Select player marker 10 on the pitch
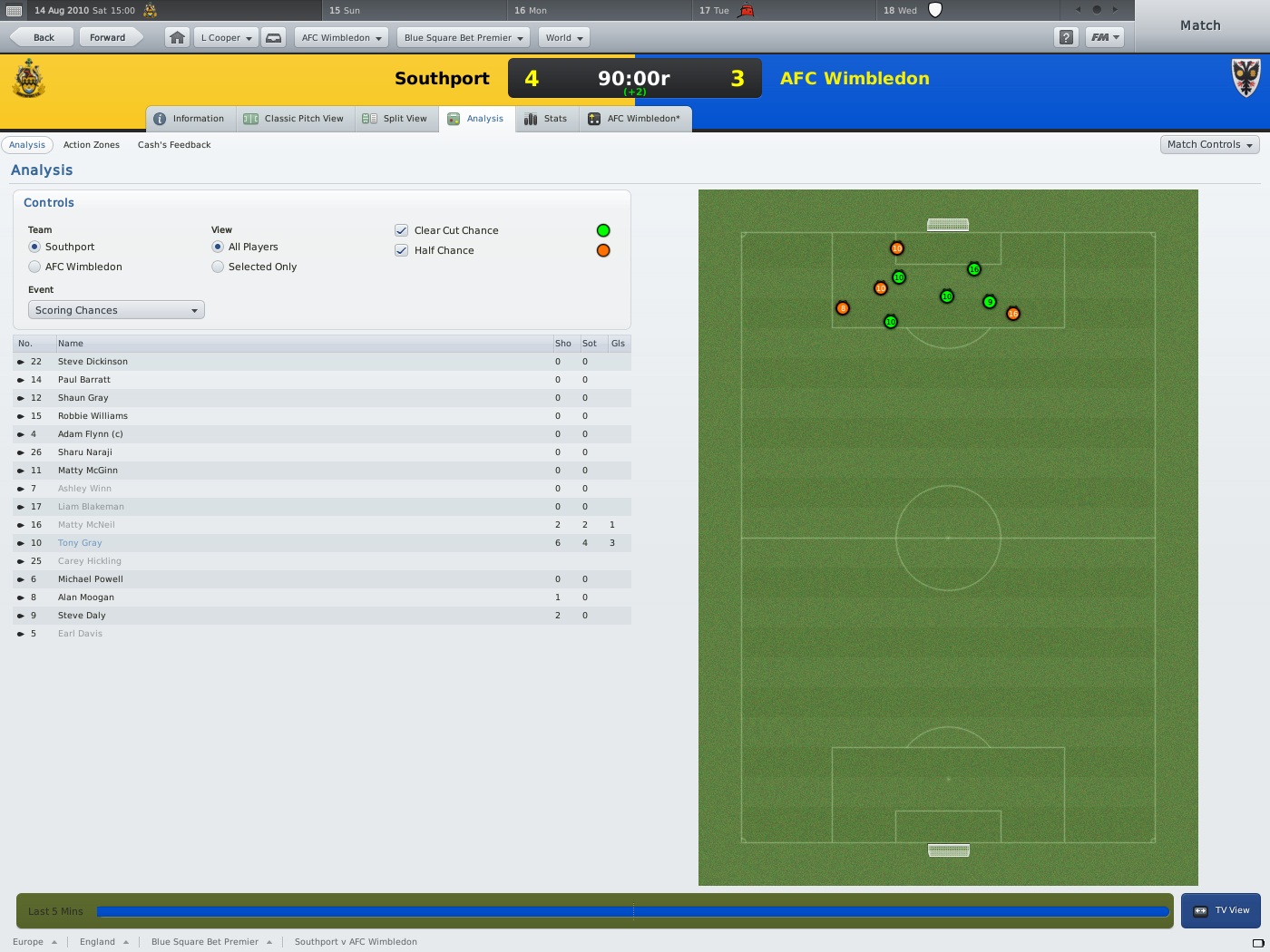1270x952 pixels. [946, 296]
